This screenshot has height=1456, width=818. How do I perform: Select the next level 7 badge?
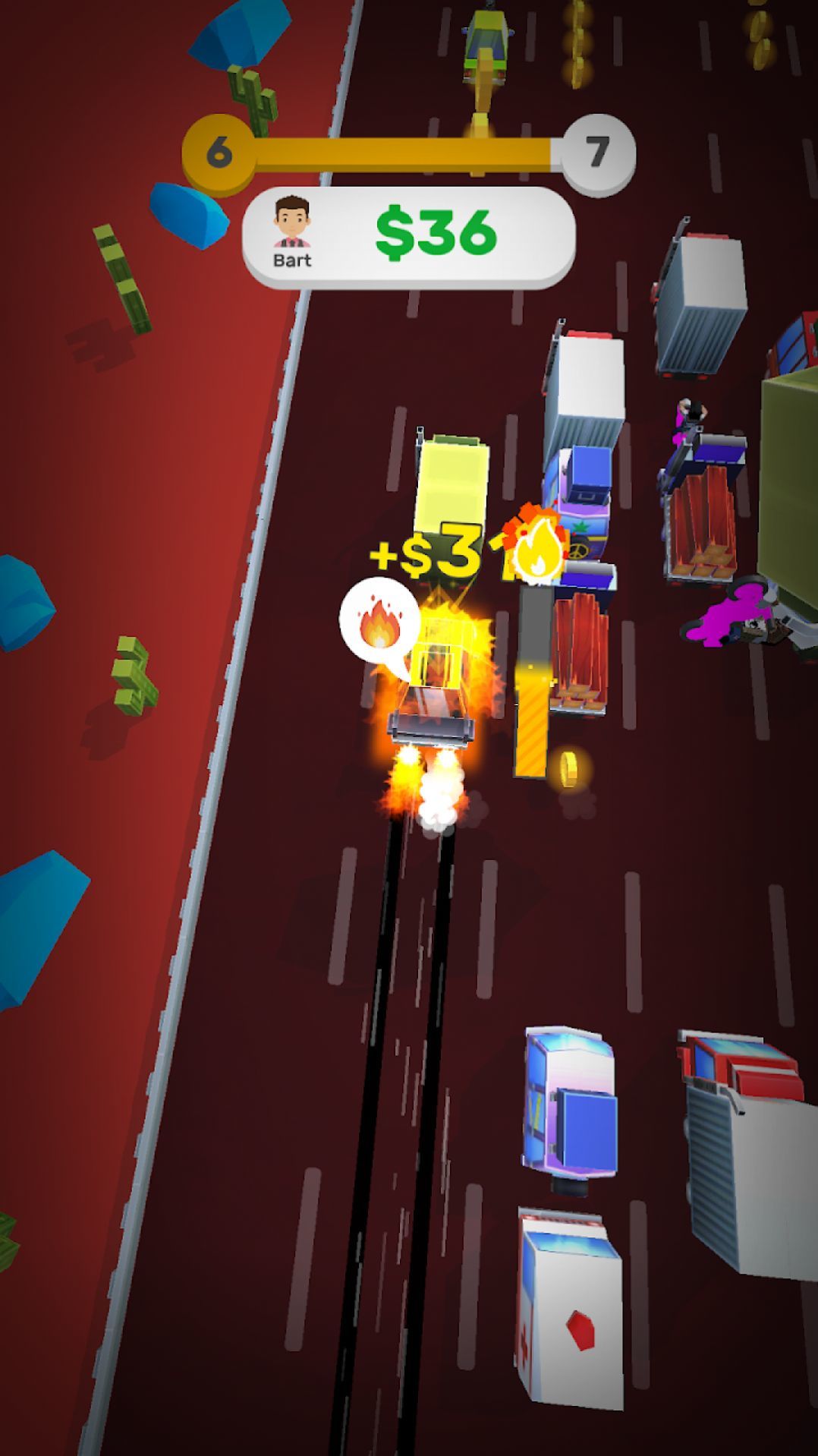pyautogui.click(x=598, y=153)
